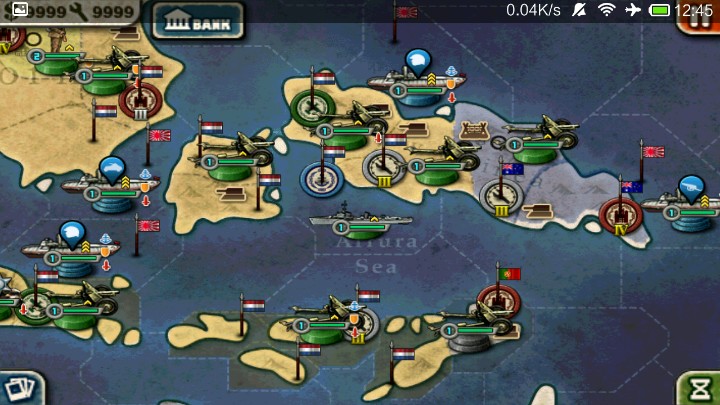This screenshot has width=720, height=405.
Task: End the turn with the hourglass button
Action: (x=700, y=388)
